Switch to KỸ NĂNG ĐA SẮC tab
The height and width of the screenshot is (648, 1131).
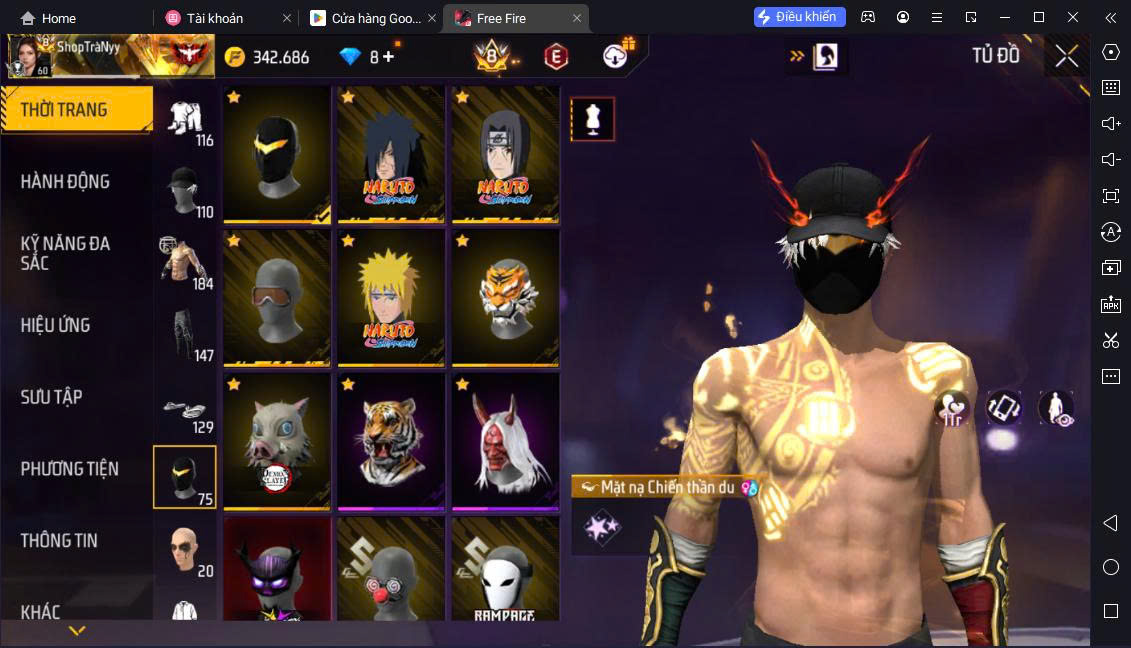66,253
